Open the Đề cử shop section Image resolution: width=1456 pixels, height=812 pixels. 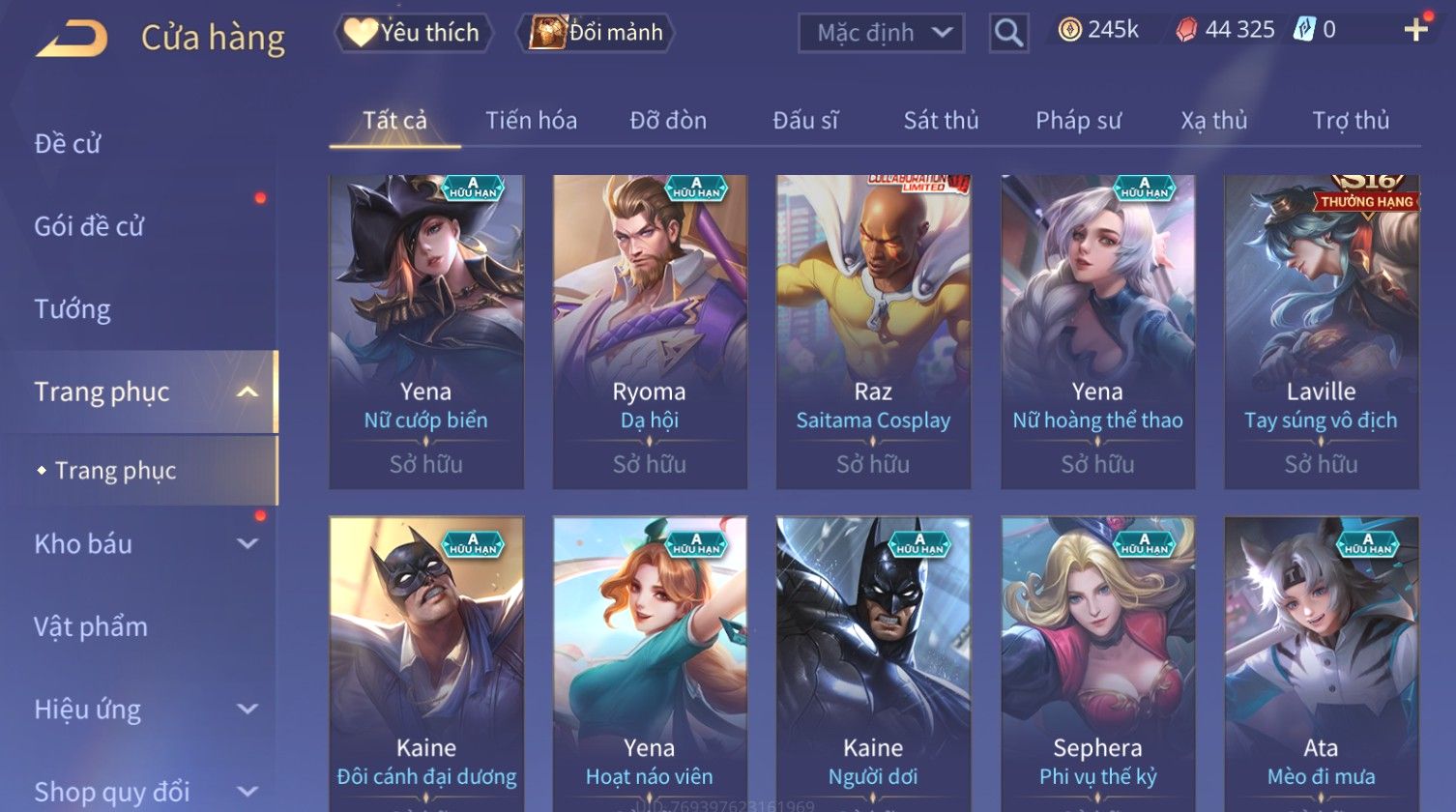coord(68,144)
